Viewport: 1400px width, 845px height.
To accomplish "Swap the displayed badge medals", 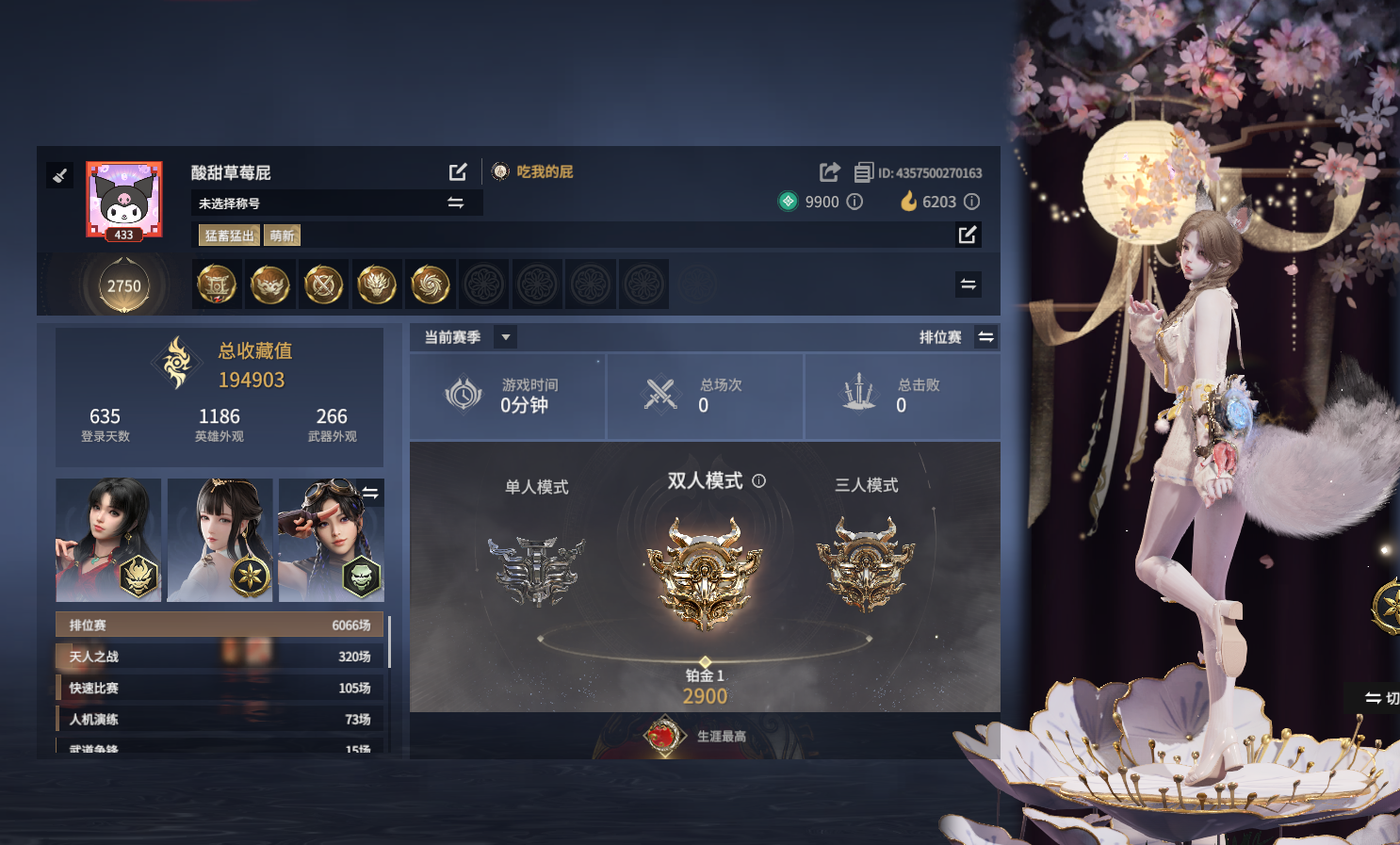I will [968, 284].
